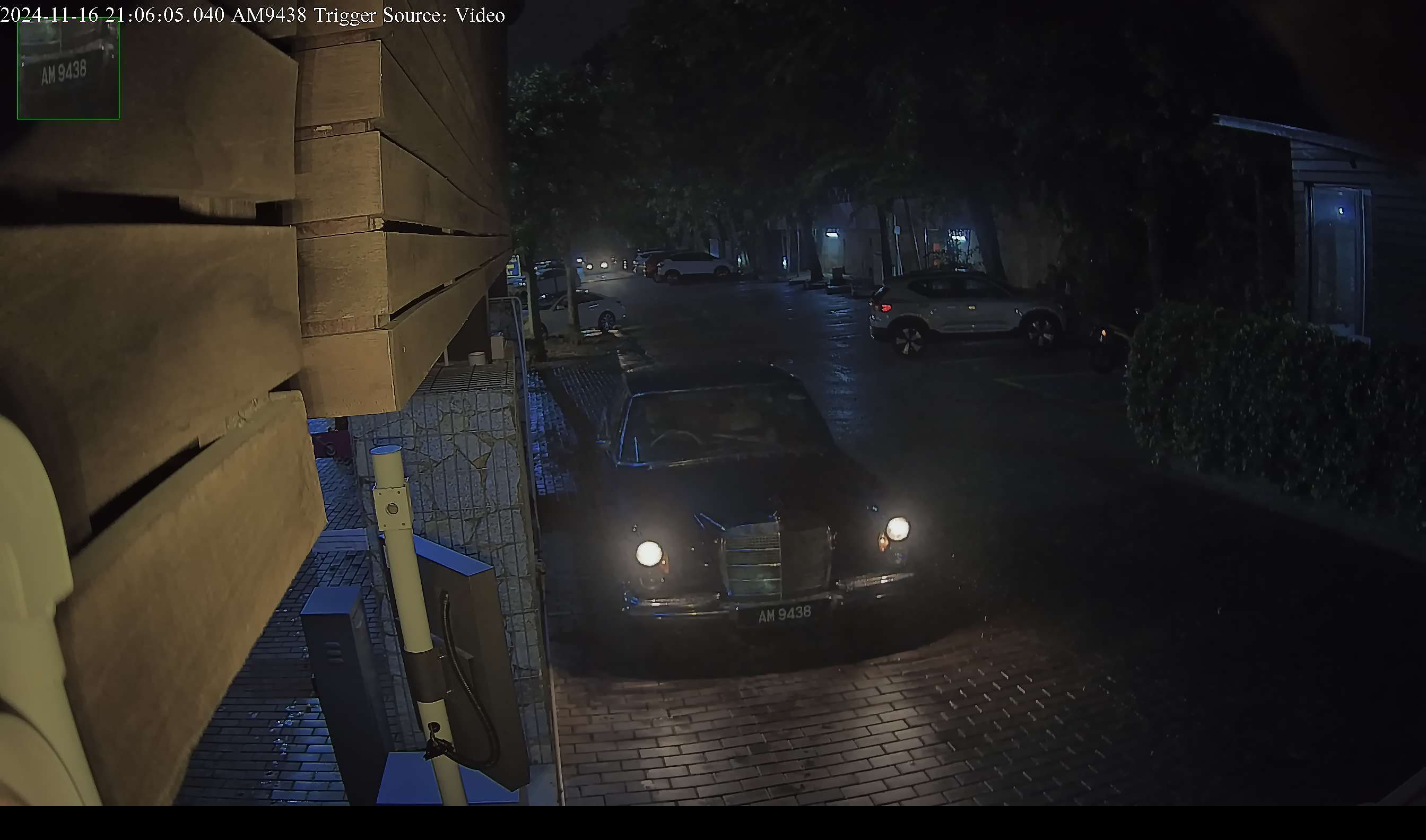
Task: Open the AM 9438 license plate thumbnail
Action: tap(68, 68)
